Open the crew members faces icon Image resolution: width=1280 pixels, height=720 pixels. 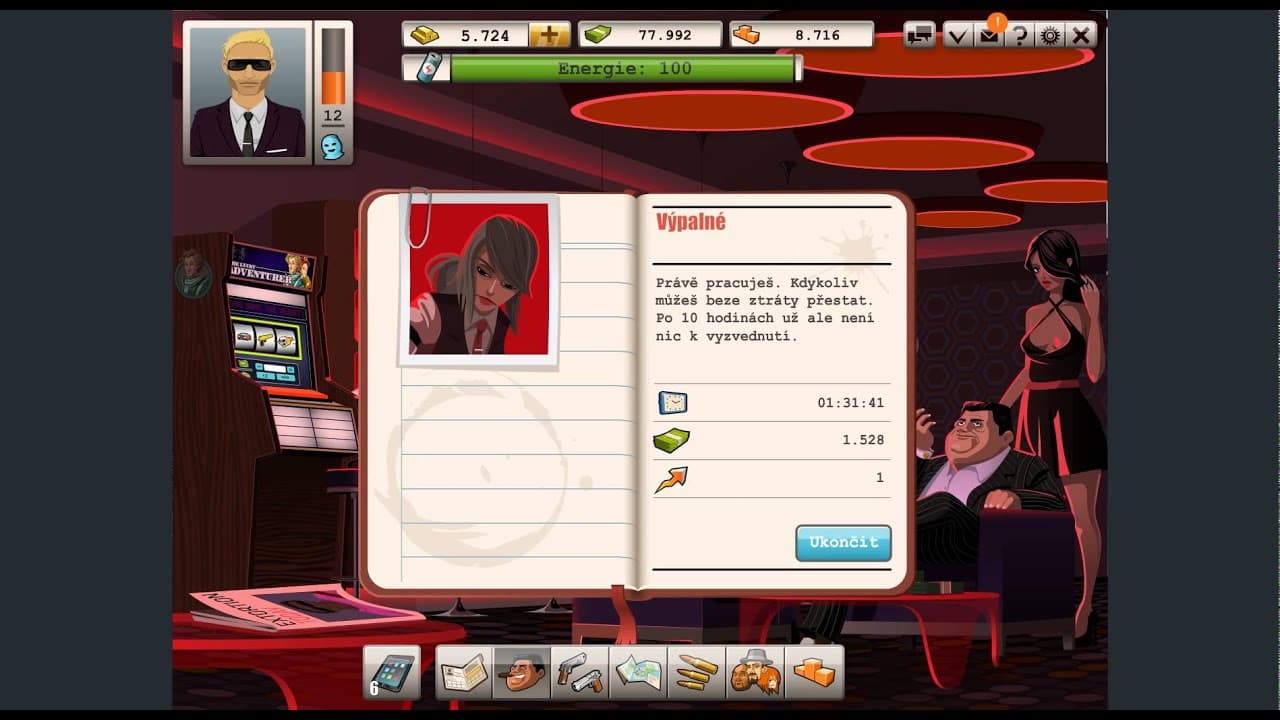click(753, 672)
